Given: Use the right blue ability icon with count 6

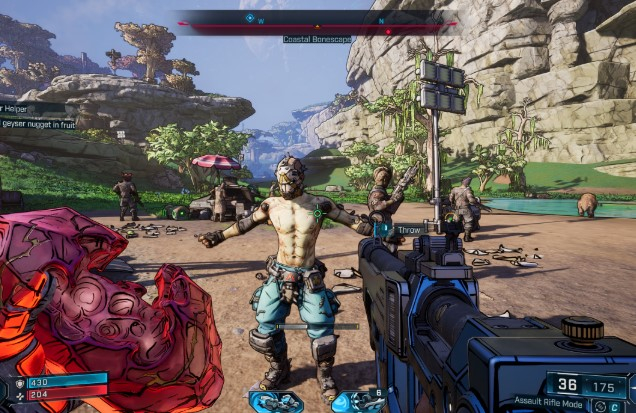Looking at the screenshot, I should [358, 401].
